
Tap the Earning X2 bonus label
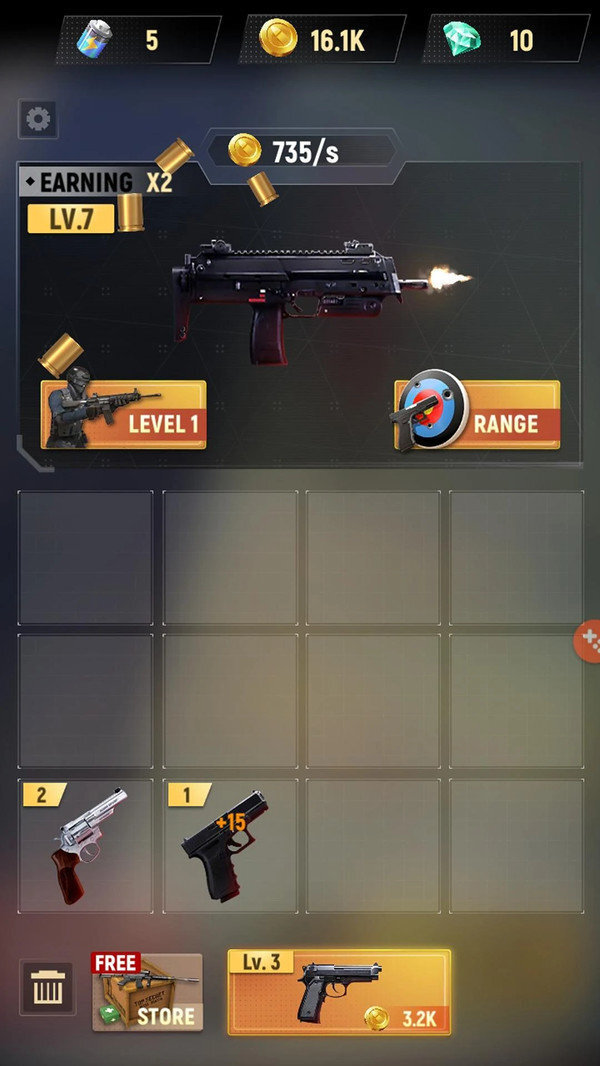[x=97, y=182]
